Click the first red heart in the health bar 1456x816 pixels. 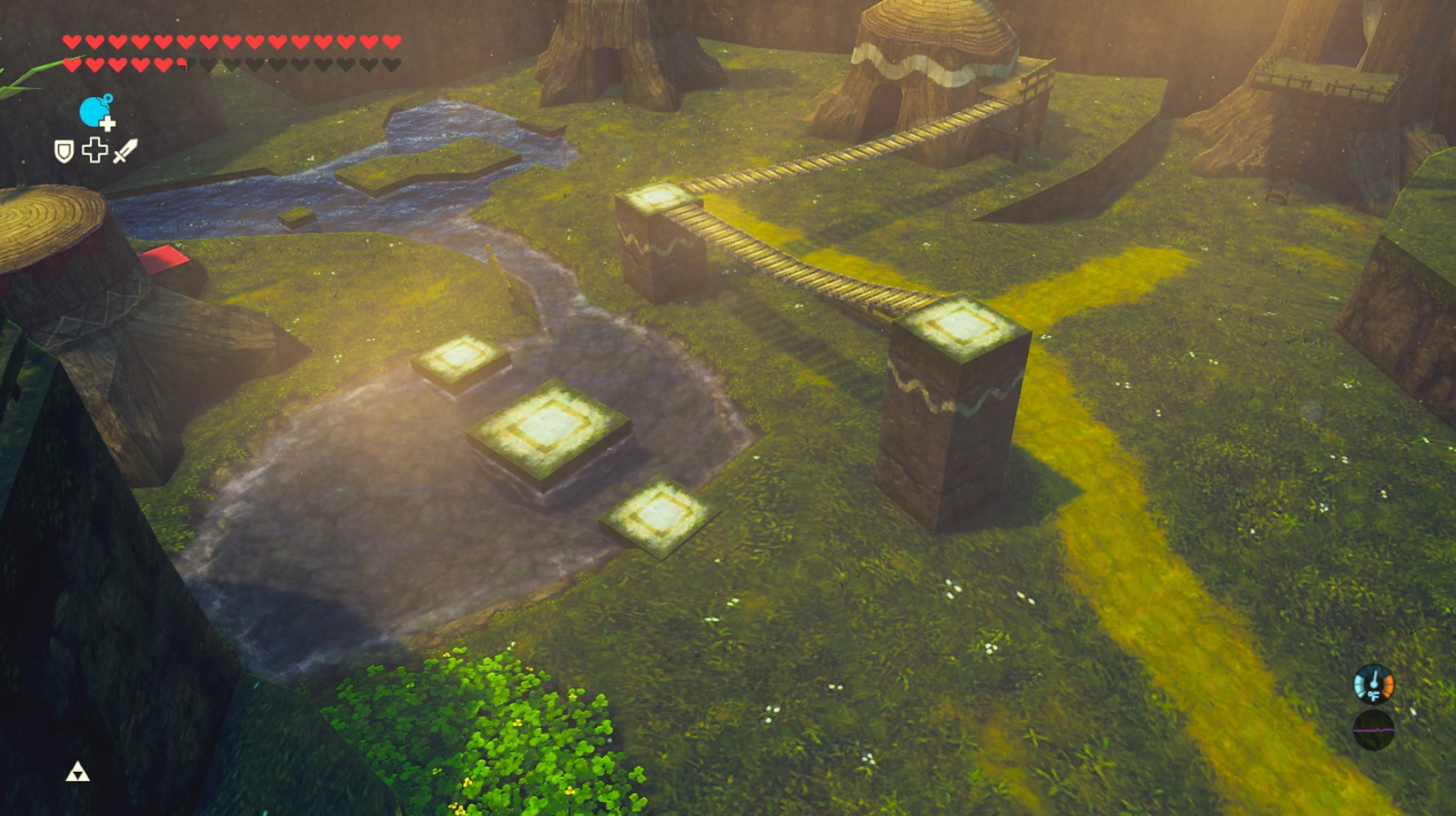coord(73,42)
